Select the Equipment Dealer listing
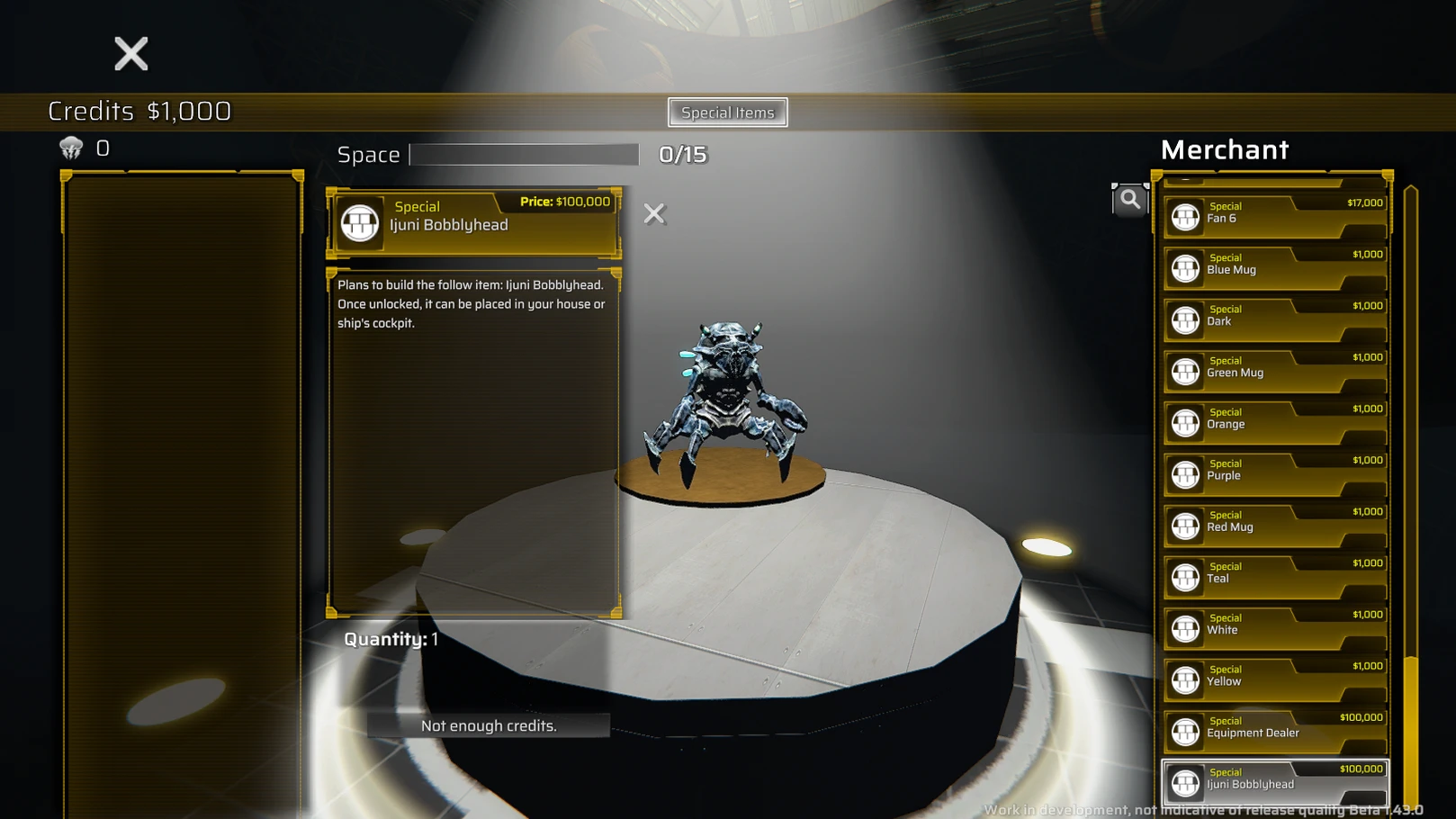1456x819 pixels. click(x=1275, y=731)
